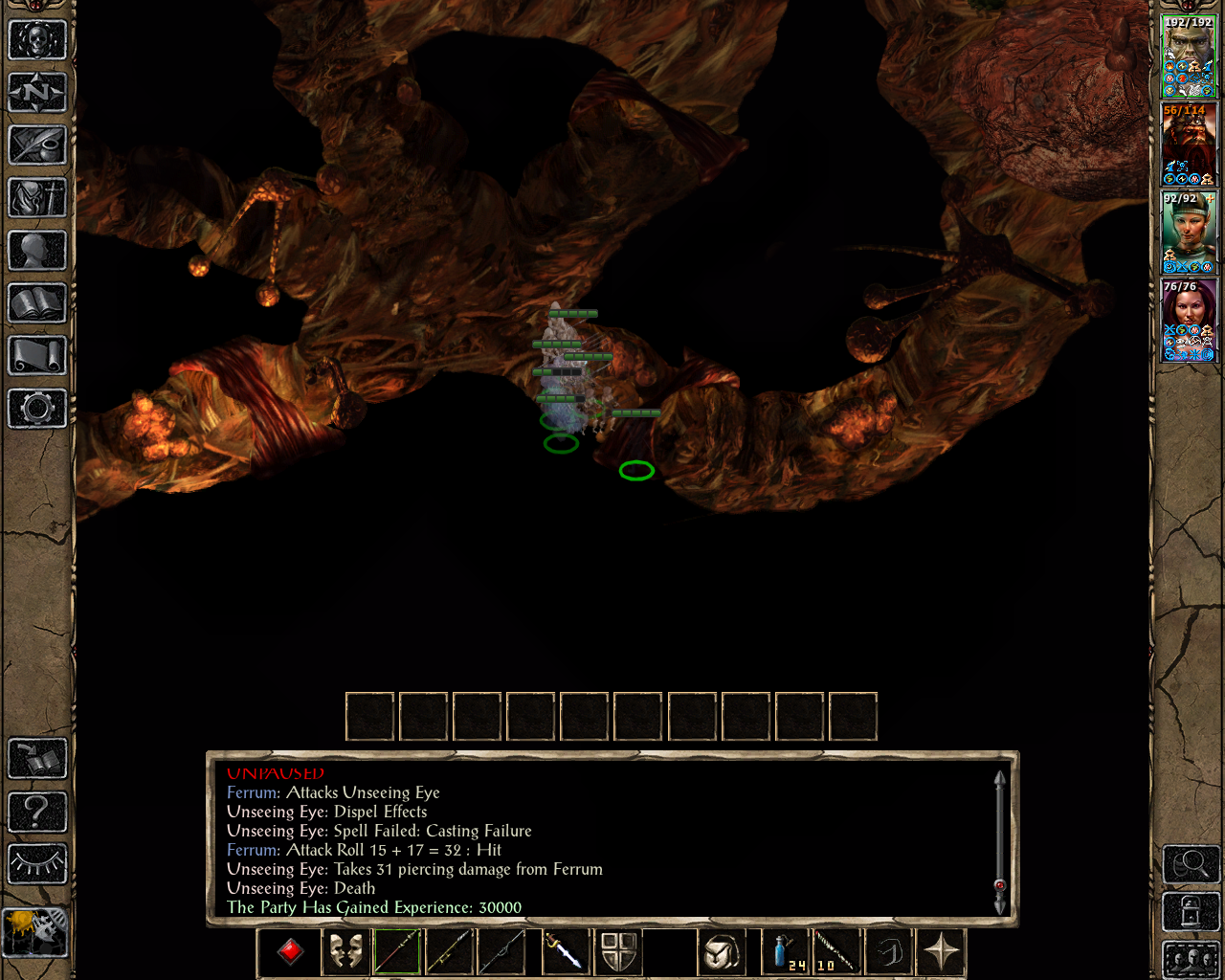Click the skull emblem at the top left

38,40
